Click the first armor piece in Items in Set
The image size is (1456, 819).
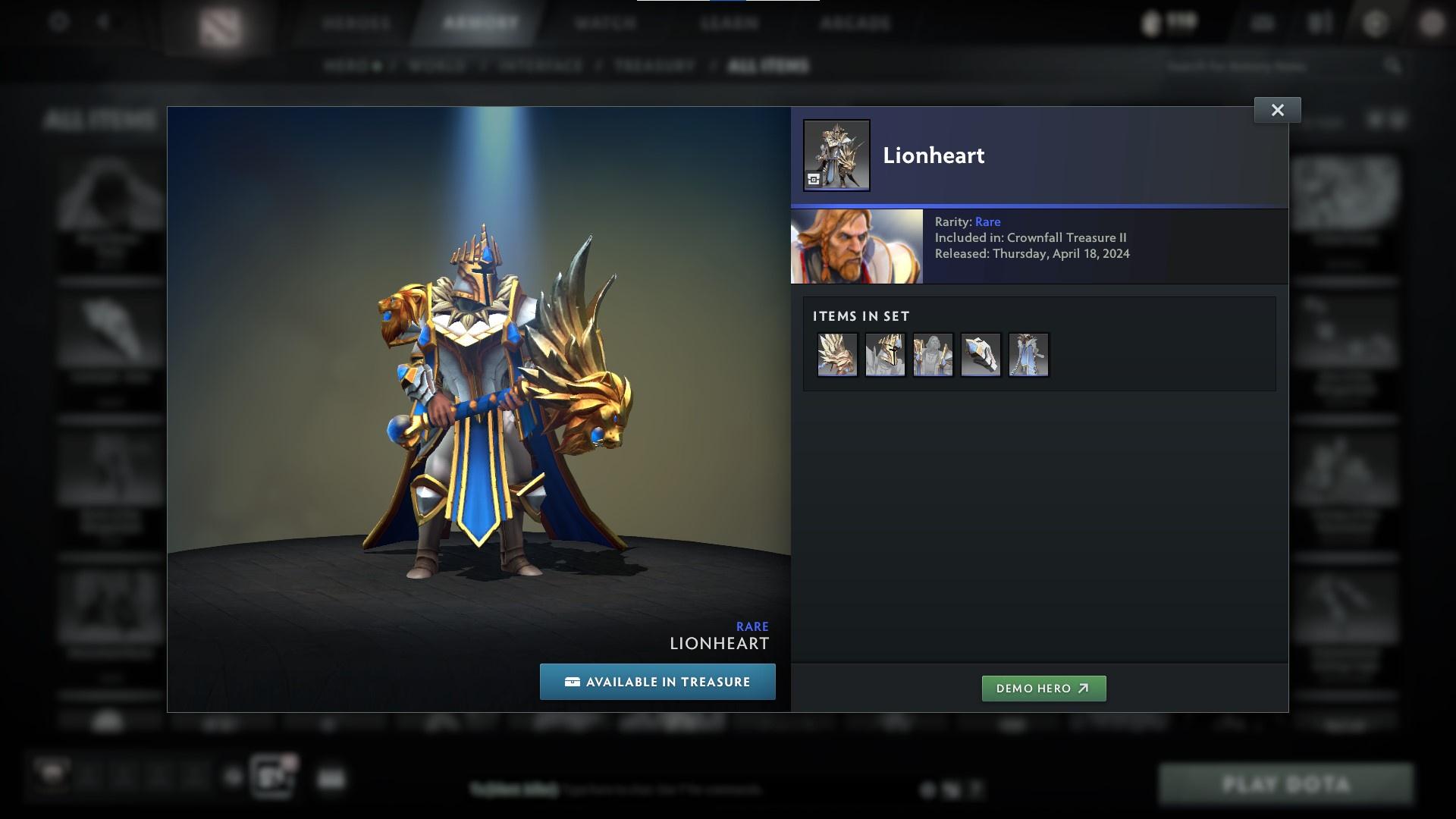(x=837, y=354)
